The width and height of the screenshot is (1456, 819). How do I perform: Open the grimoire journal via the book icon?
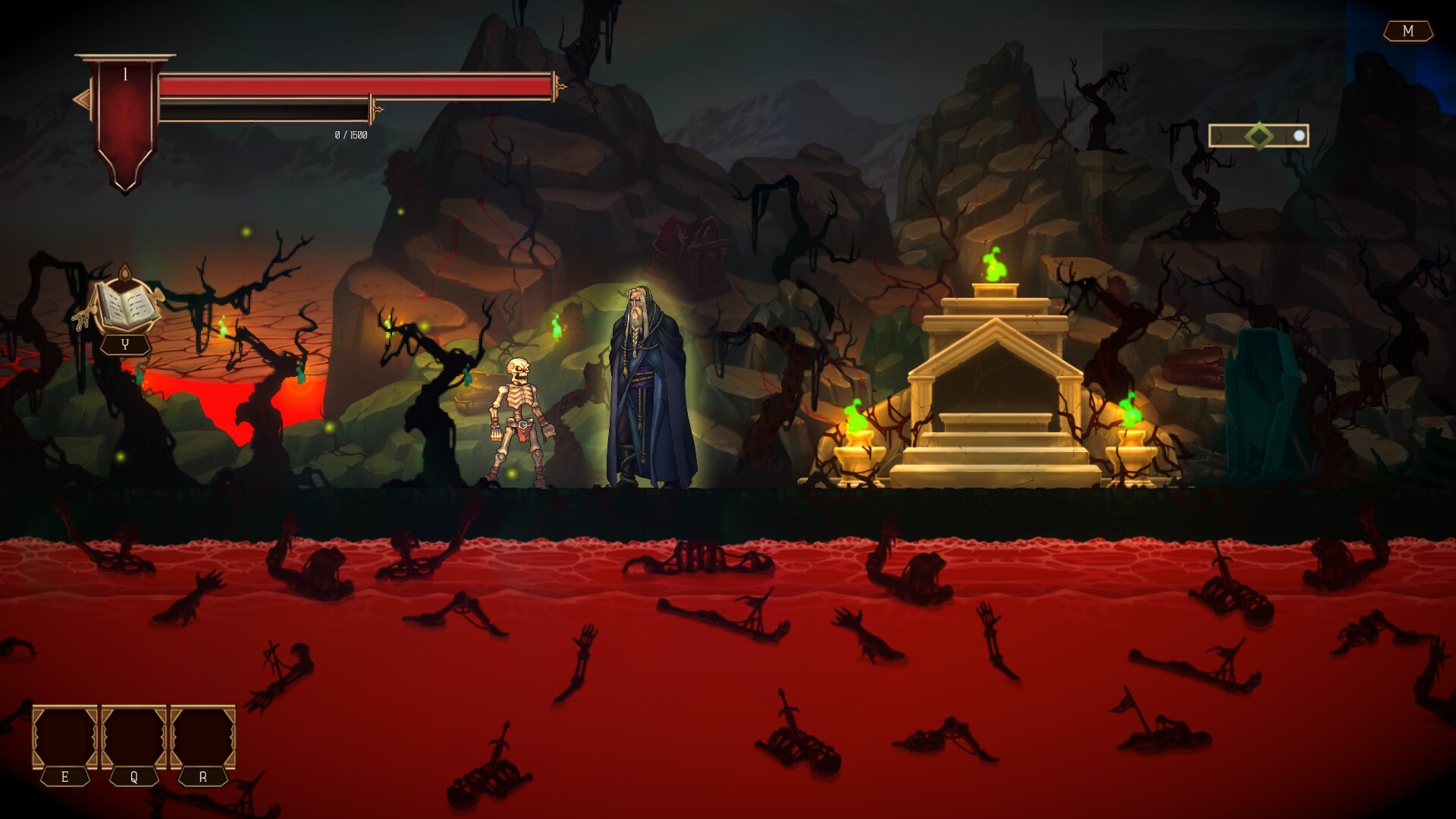[125, 303]
